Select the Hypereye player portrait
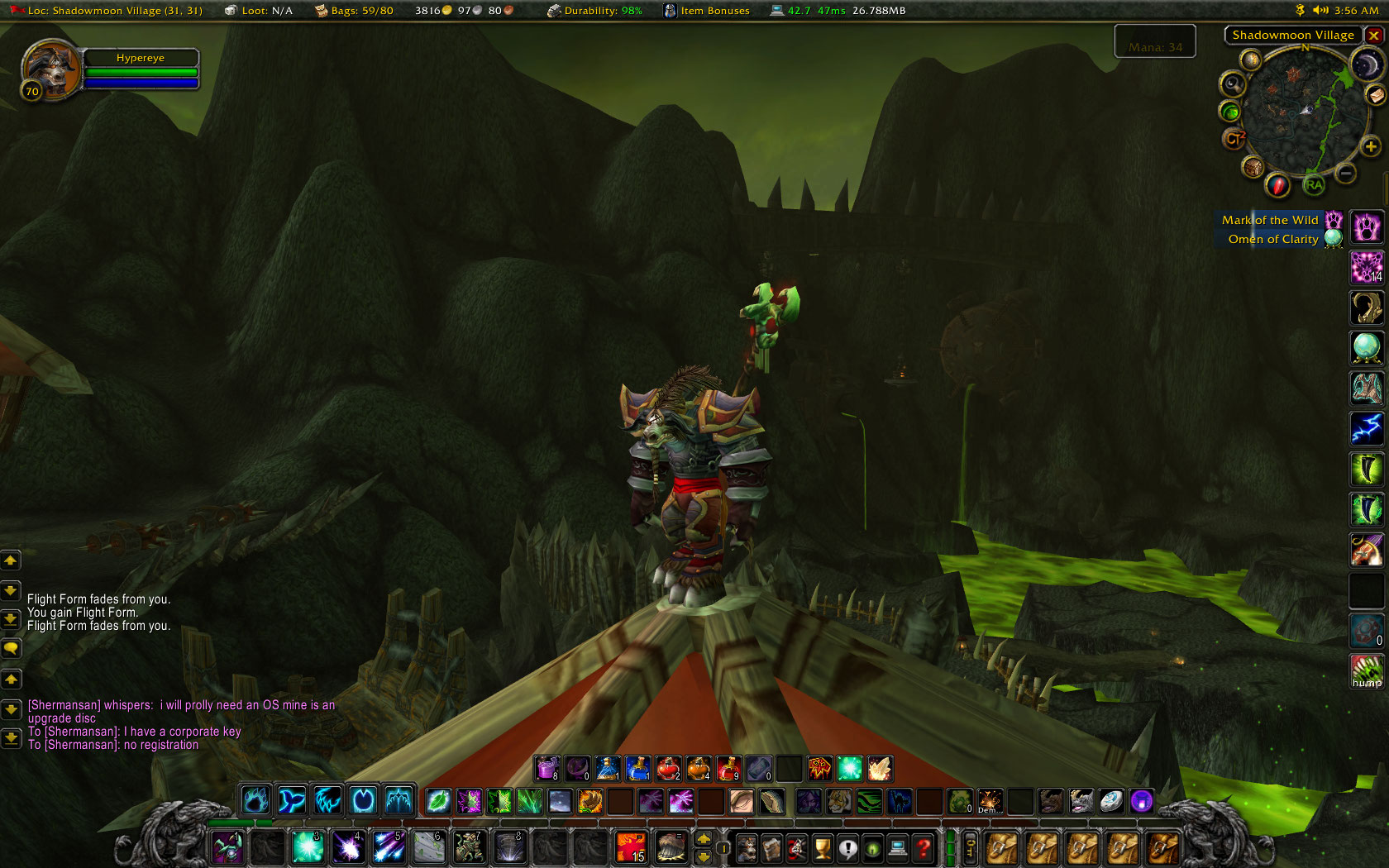 pyautogui.click(x=51, y=69)
